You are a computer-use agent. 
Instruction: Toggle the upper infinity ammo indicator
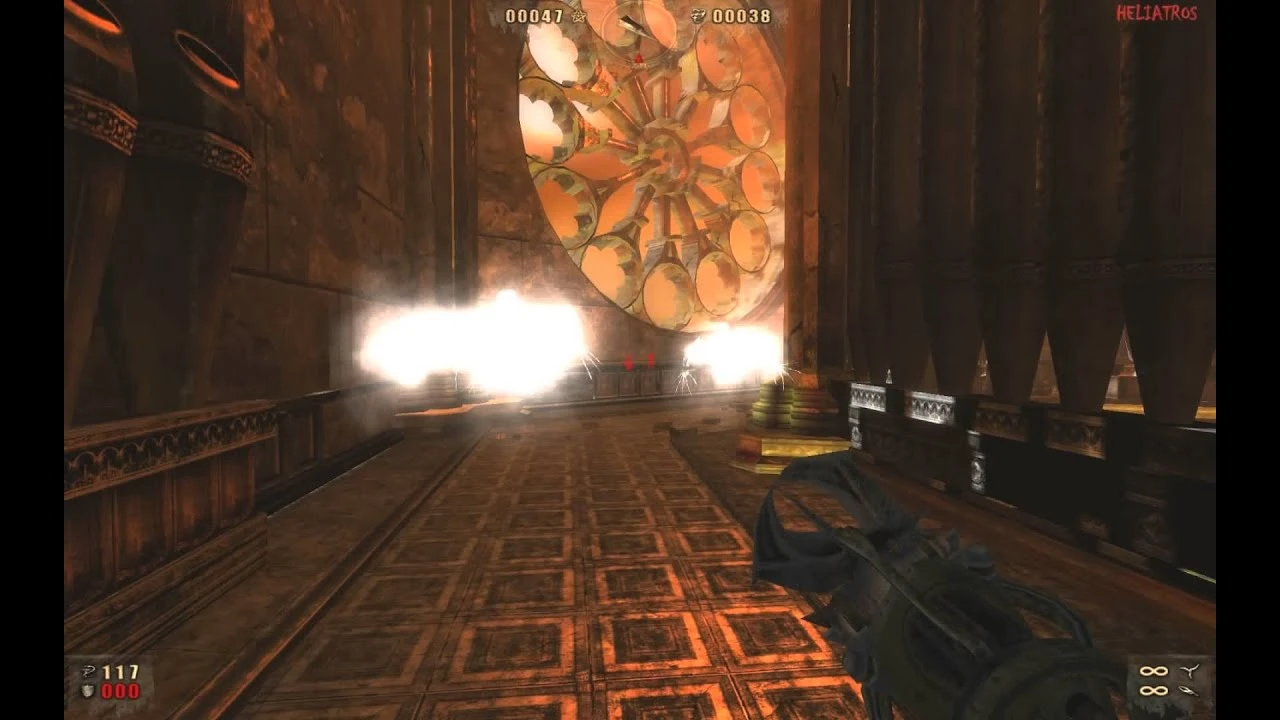[1153, 670]
